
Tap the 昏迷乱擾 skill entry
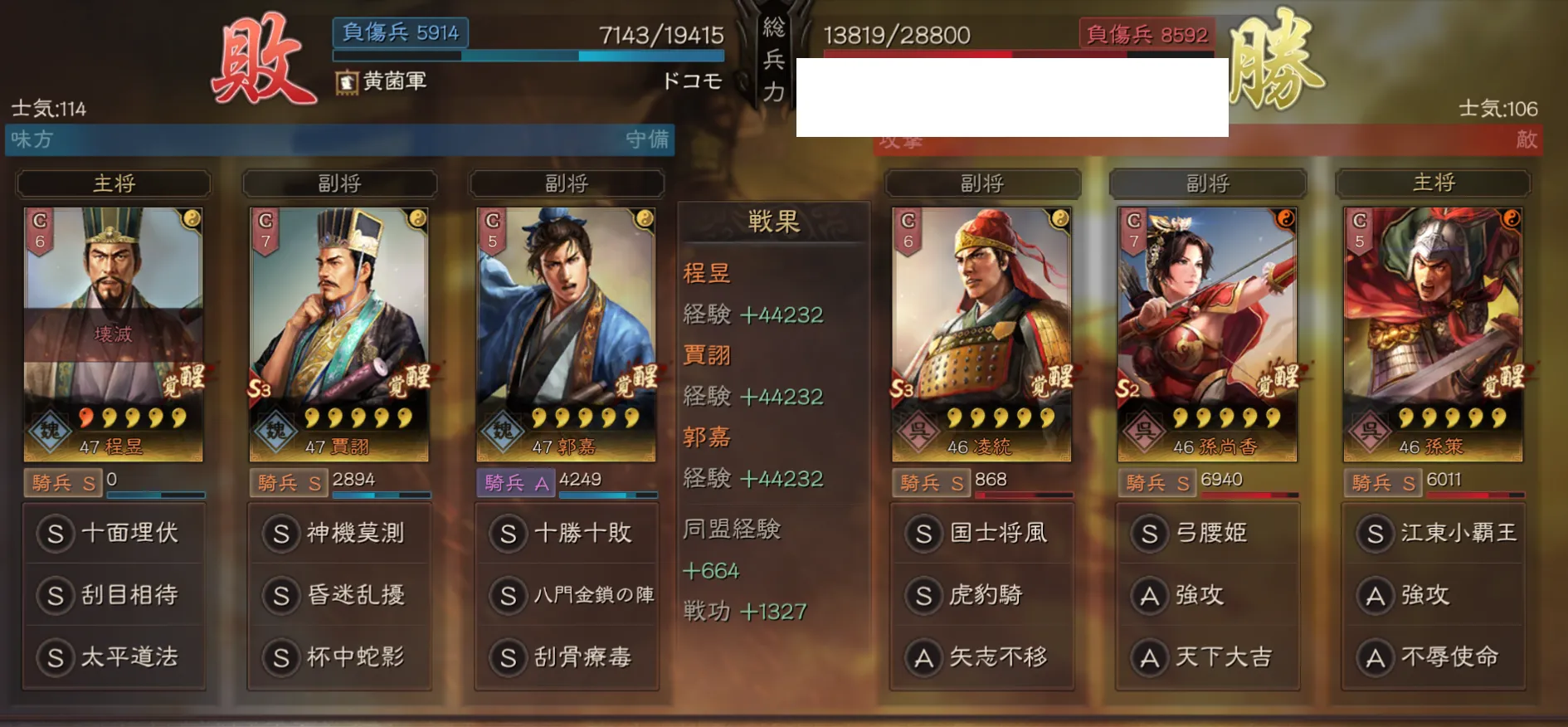[340, 595]
